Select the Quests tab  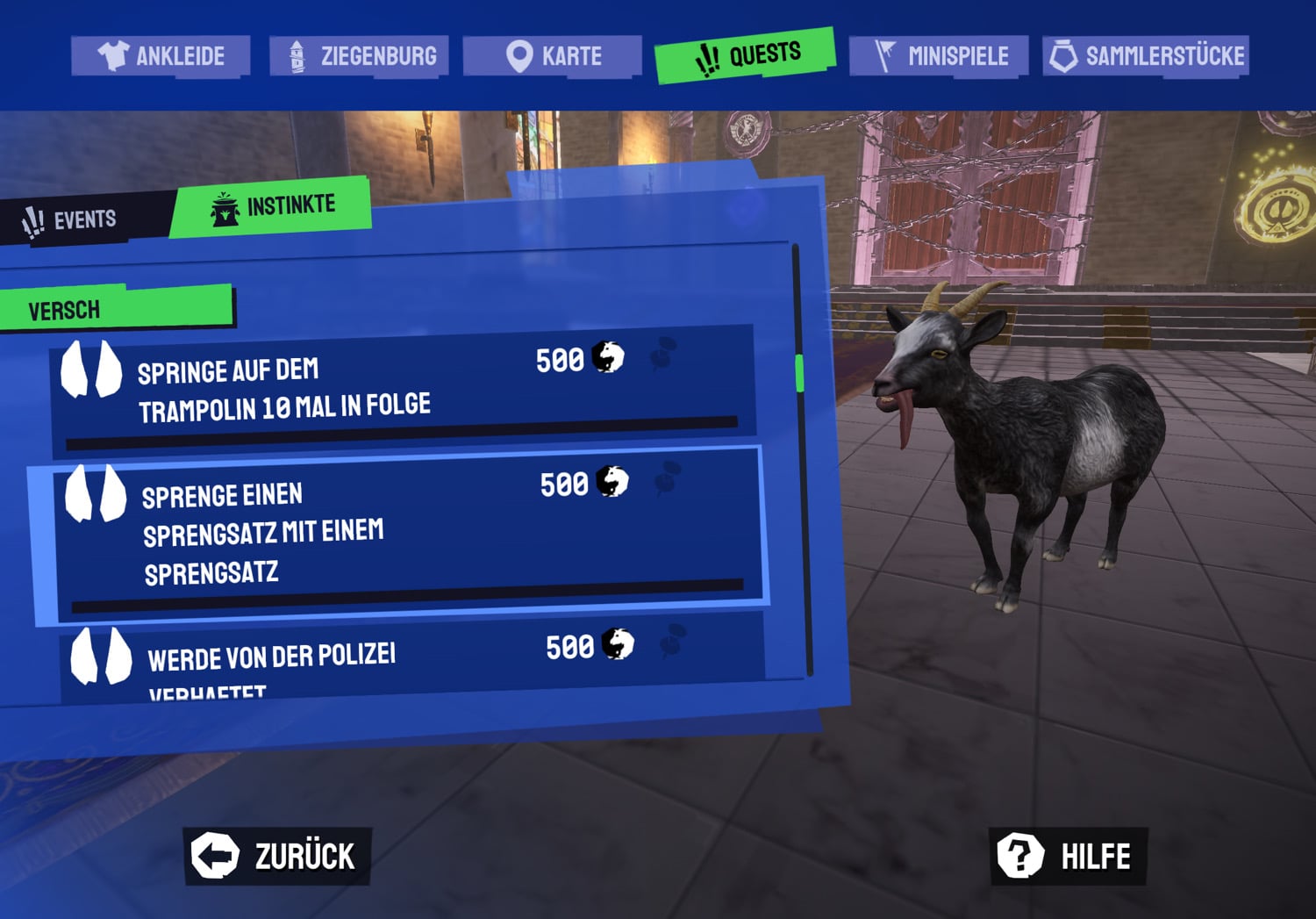point(745,55)
